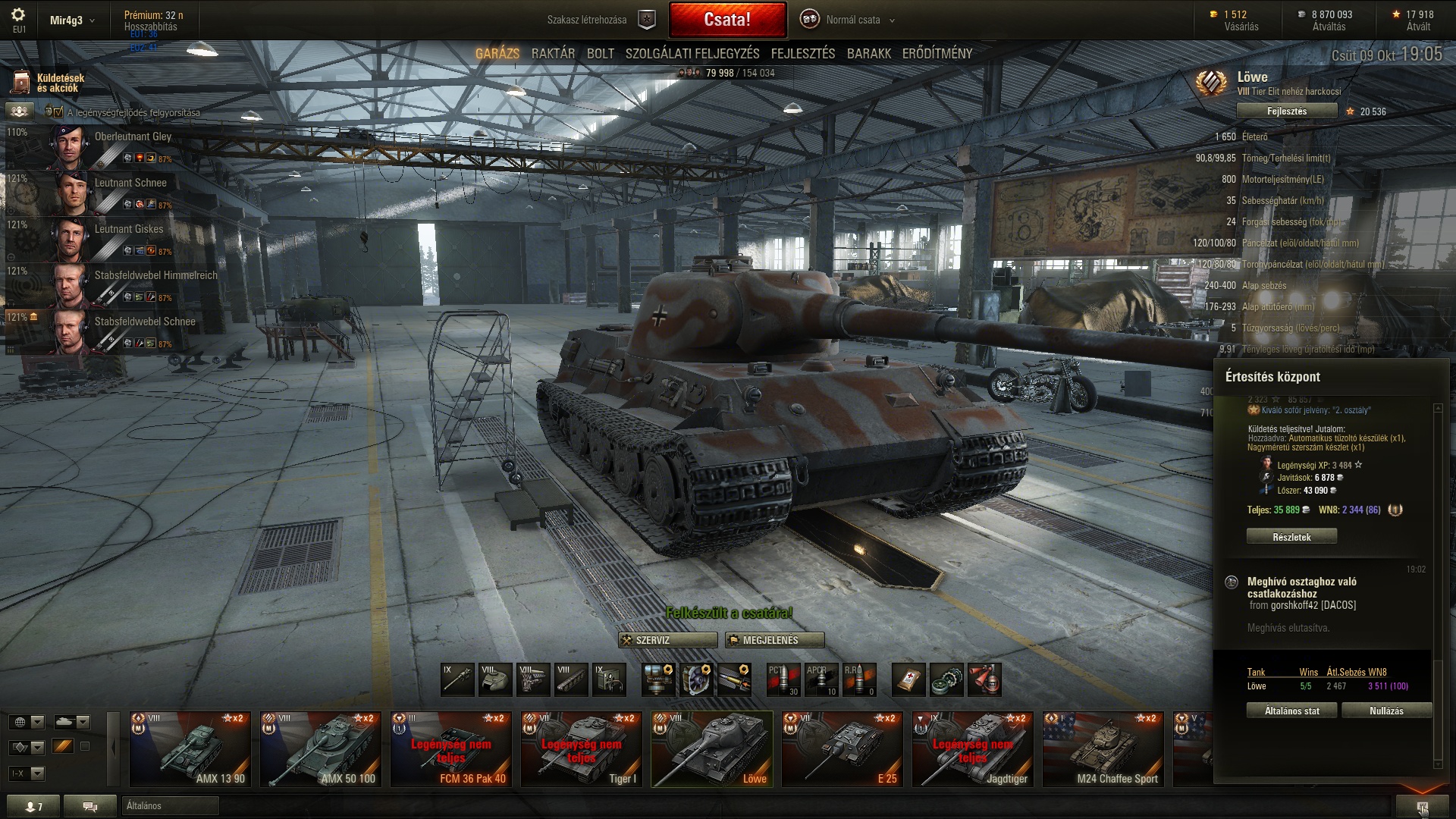Go to the Fejlesztés tab

[802, 54]
